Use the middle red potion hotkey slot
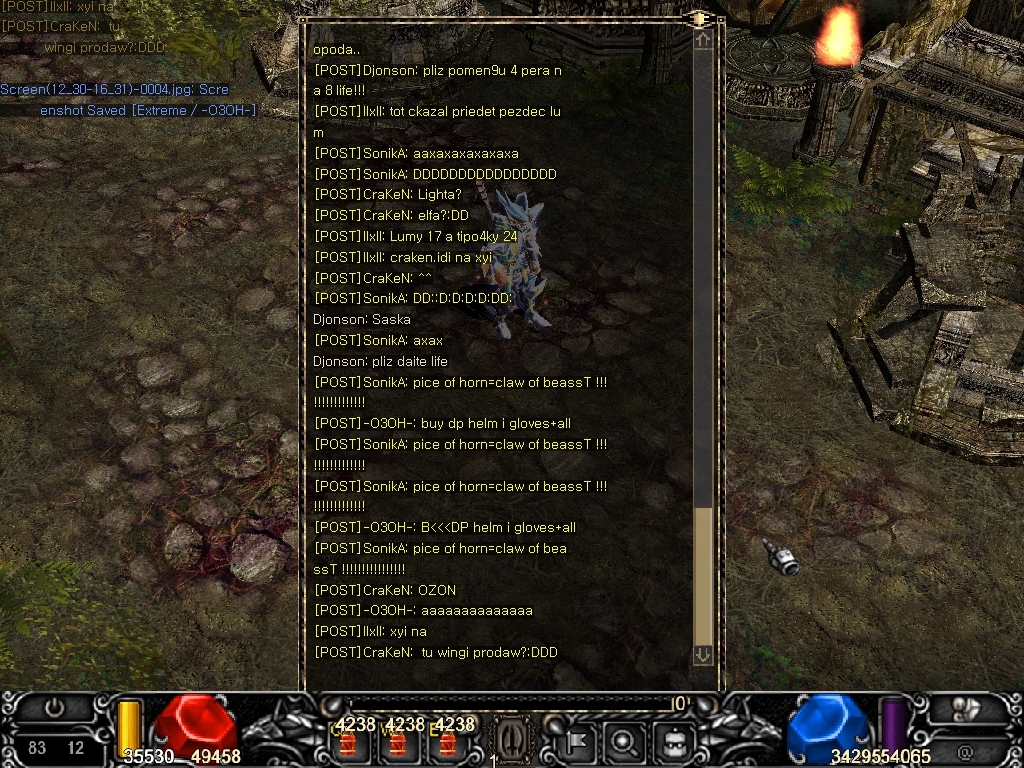 (x=398, y=744)
